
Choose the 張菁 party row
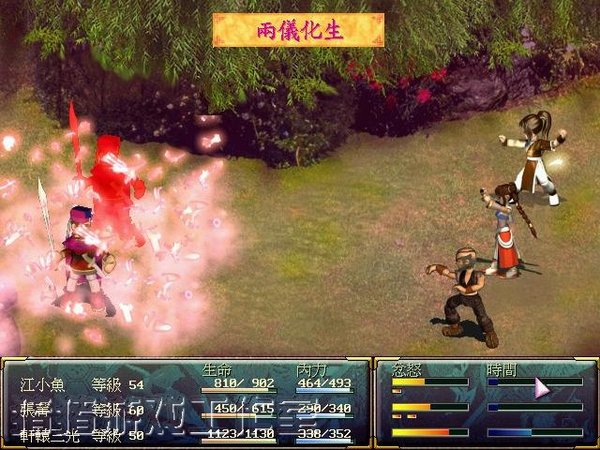(x=34, y=409)
